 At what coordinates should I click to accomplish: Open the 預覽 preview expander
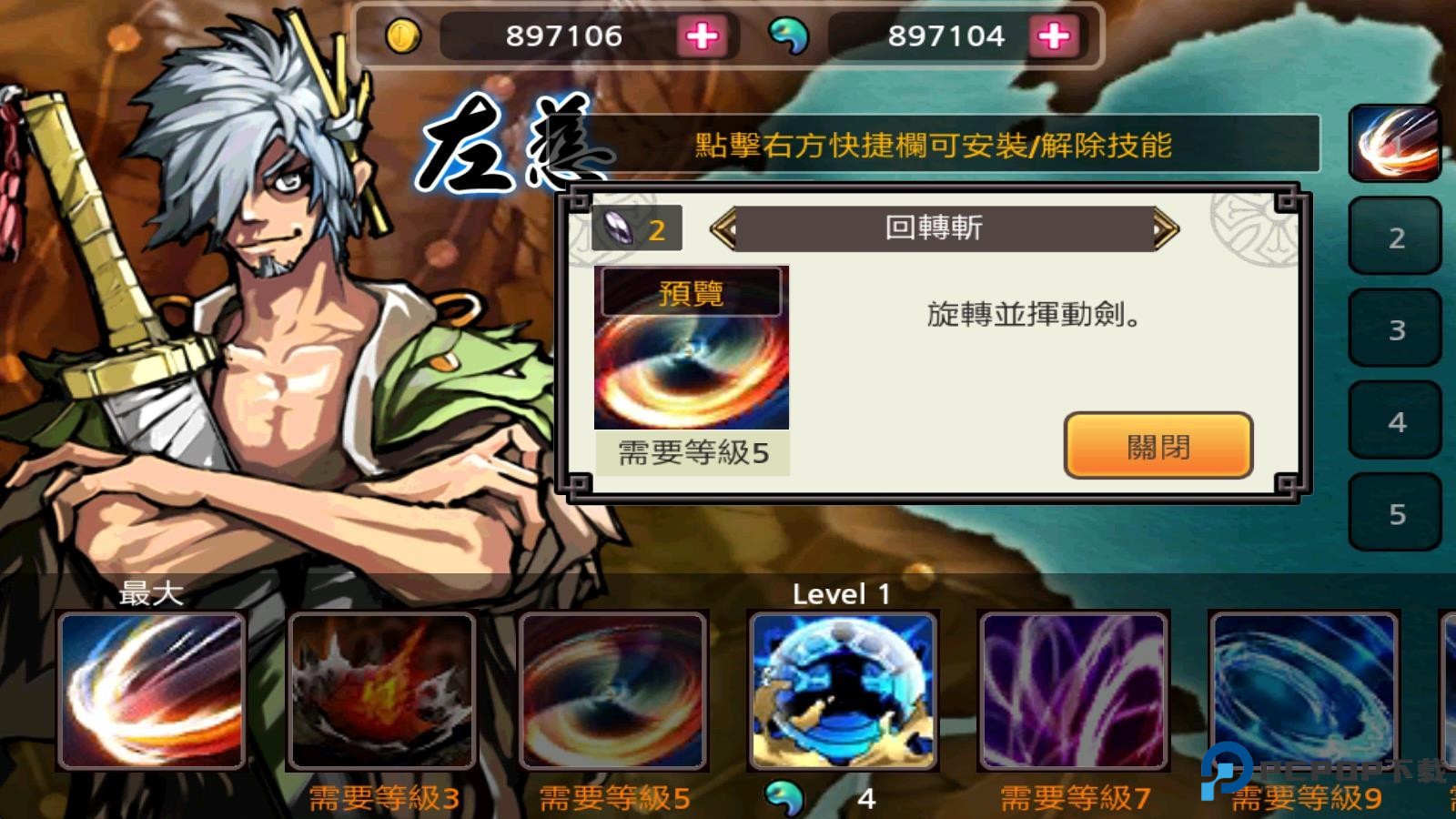[692, 293]
